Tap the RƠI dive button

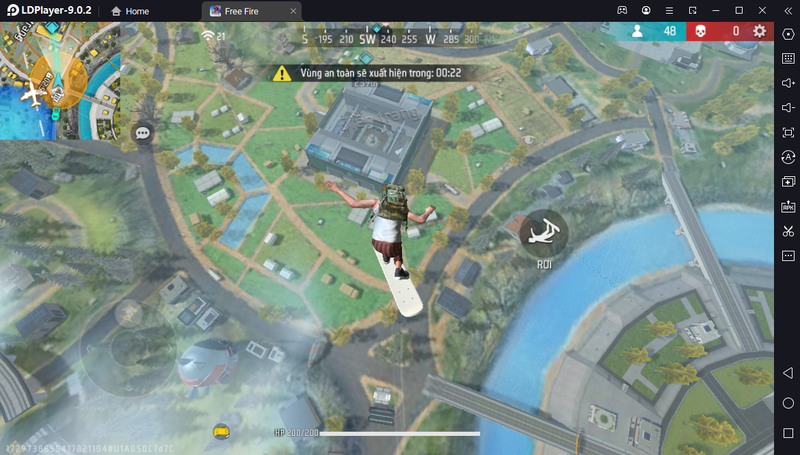[x=544, y=233]
